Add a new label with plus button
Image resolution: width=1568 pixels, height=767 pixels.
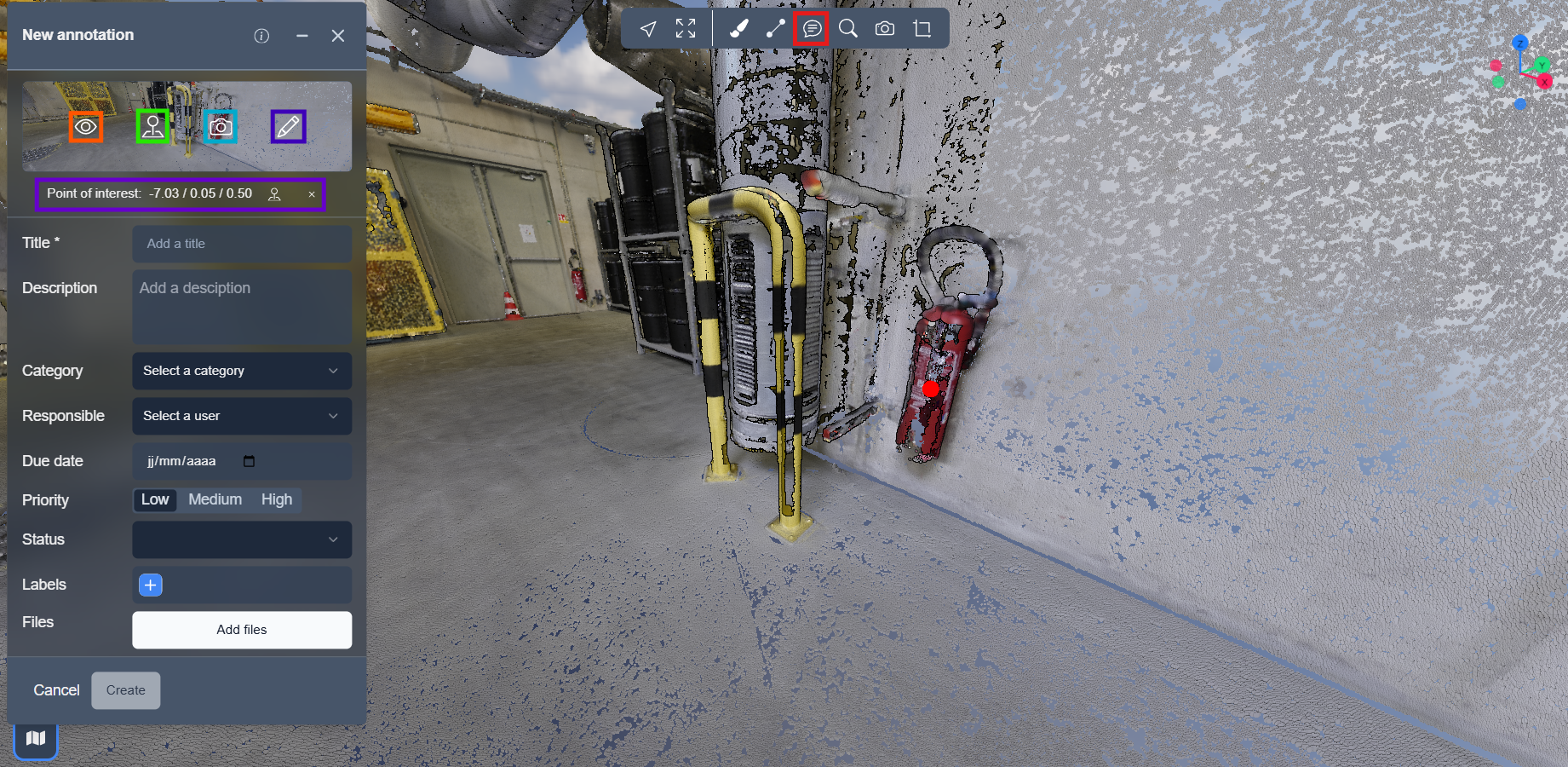coord(151,585)
